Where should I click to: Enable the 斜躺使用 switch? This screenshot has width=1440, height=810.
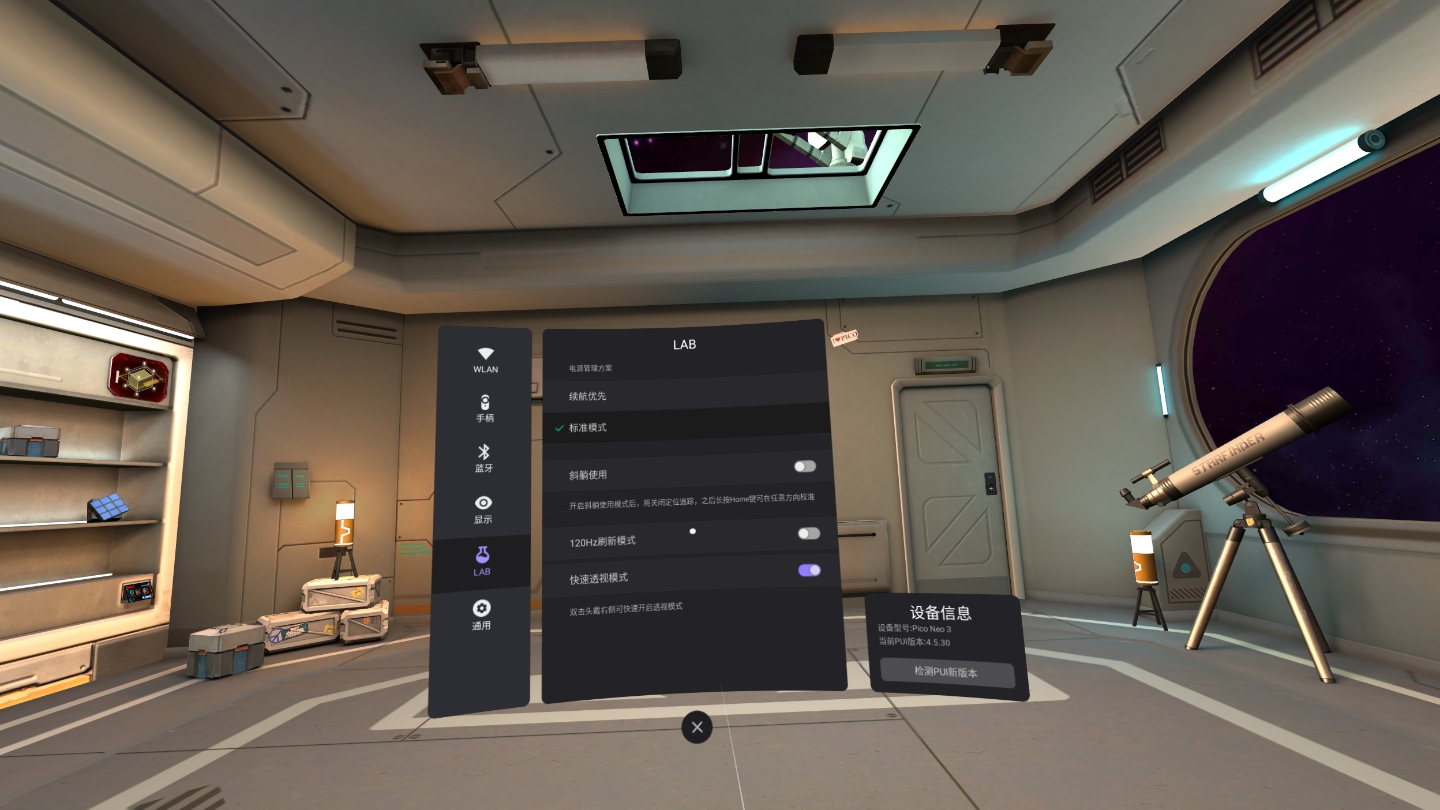[807, 467]
